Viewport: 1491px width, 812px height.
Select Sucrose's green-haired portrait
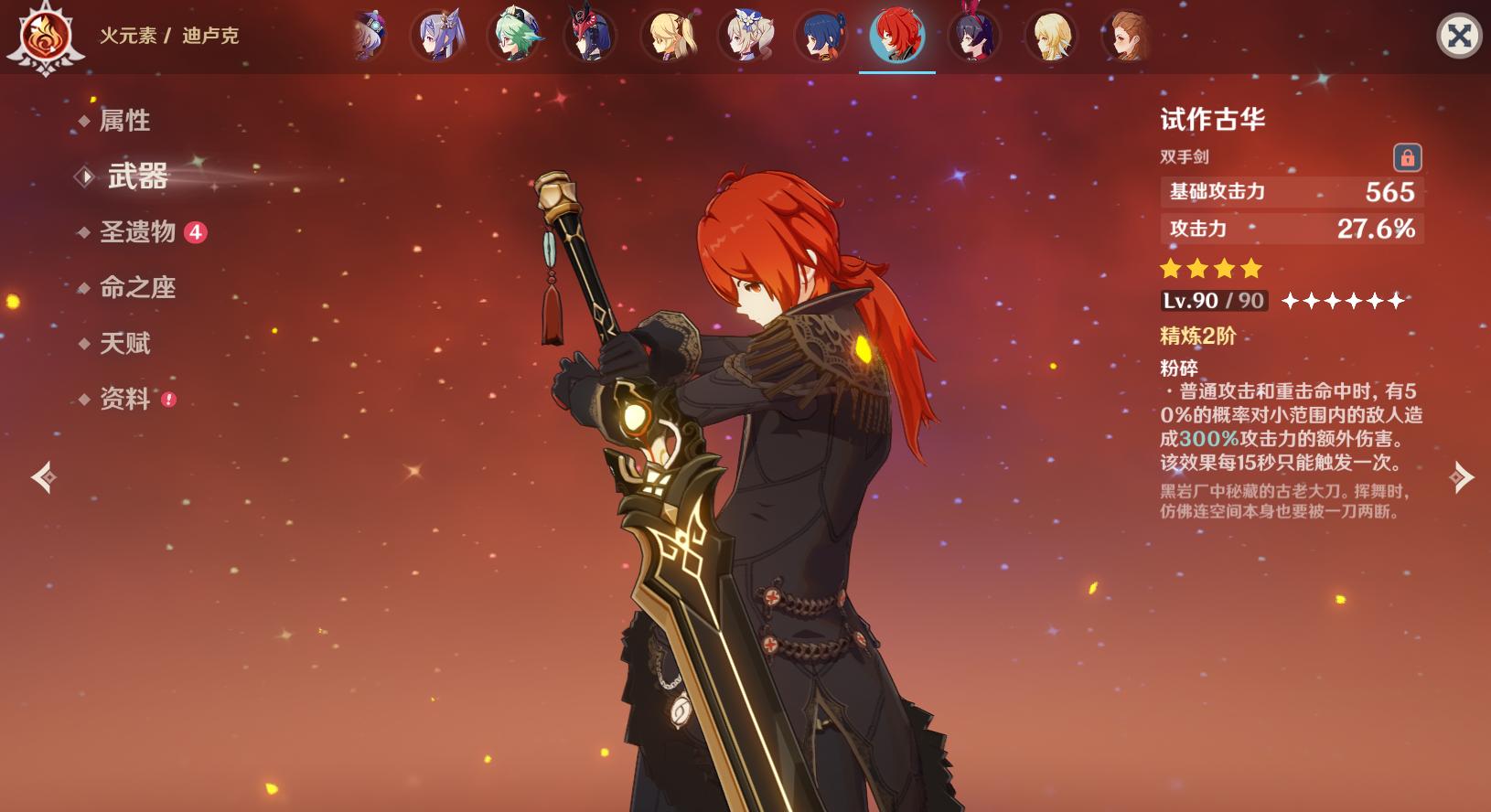coord(516,37)
